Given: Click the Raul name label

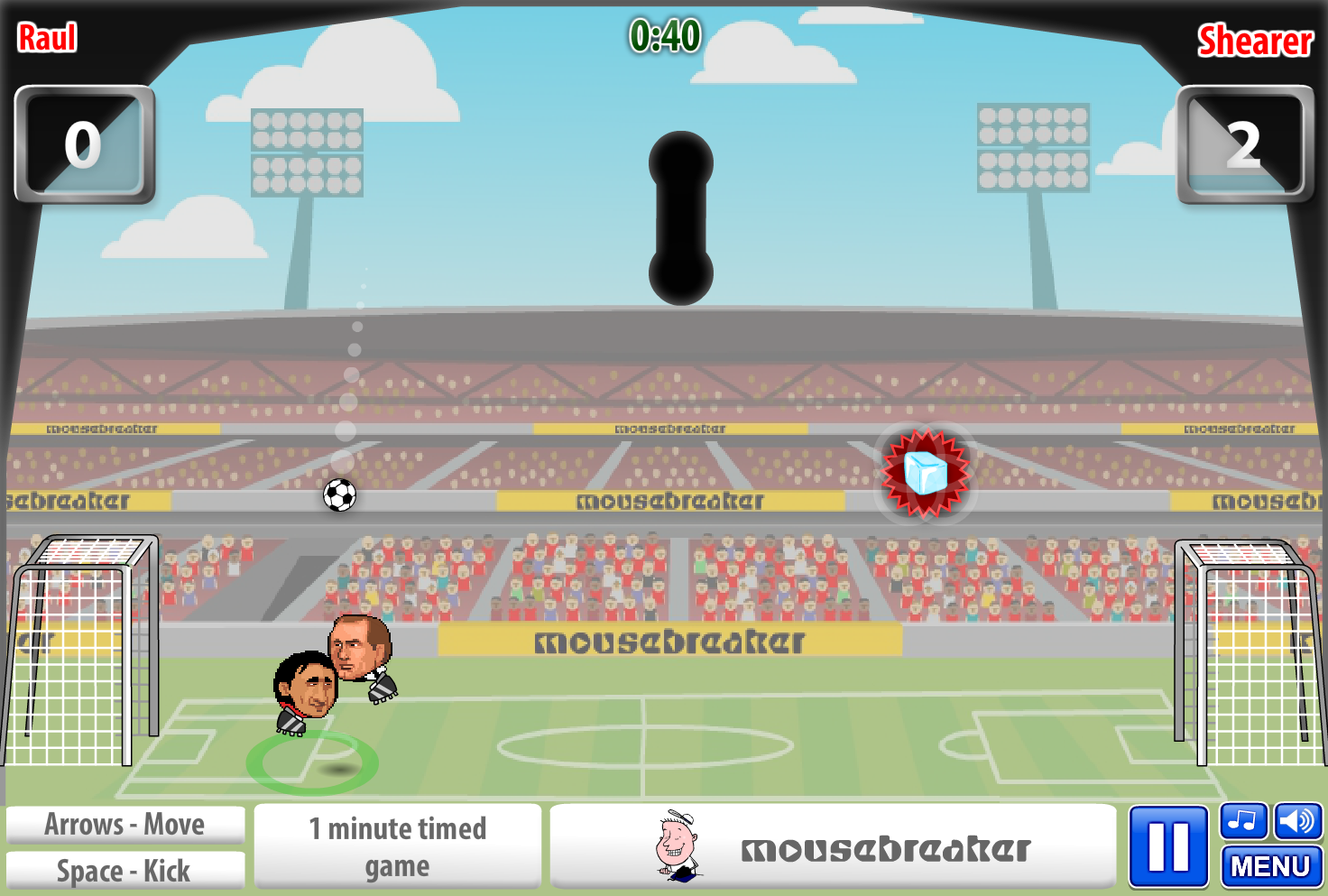Looking at the screenshot, I should click(47, 38).
